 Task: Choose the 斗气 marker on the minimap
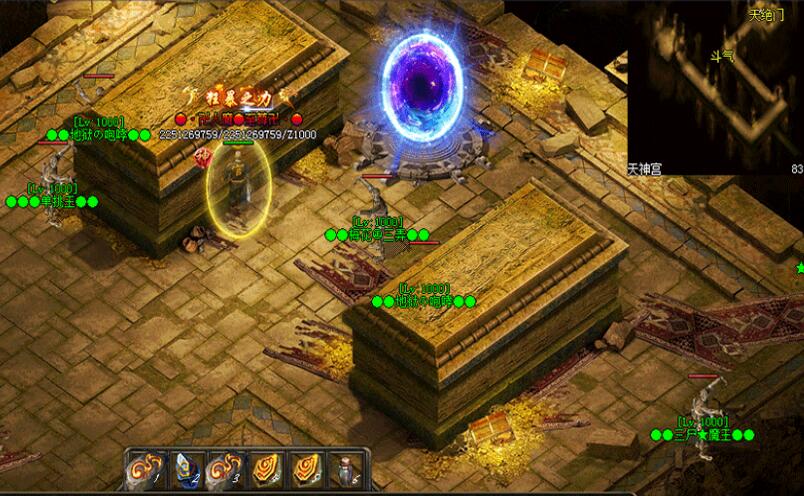click(720, 56)
